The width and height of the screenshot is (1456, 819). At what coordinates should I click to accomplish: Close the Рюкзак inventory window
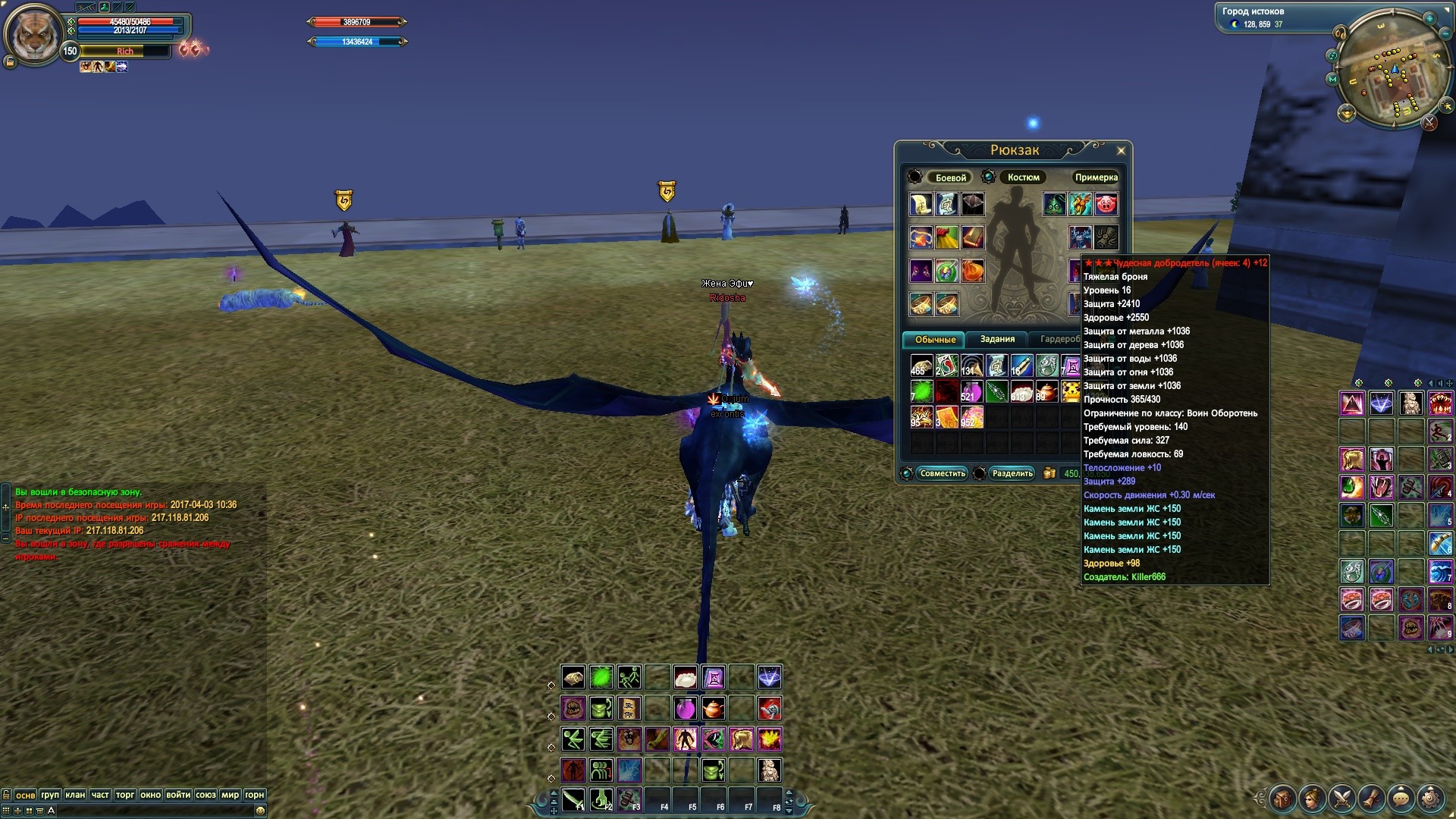click(1121, 151)
